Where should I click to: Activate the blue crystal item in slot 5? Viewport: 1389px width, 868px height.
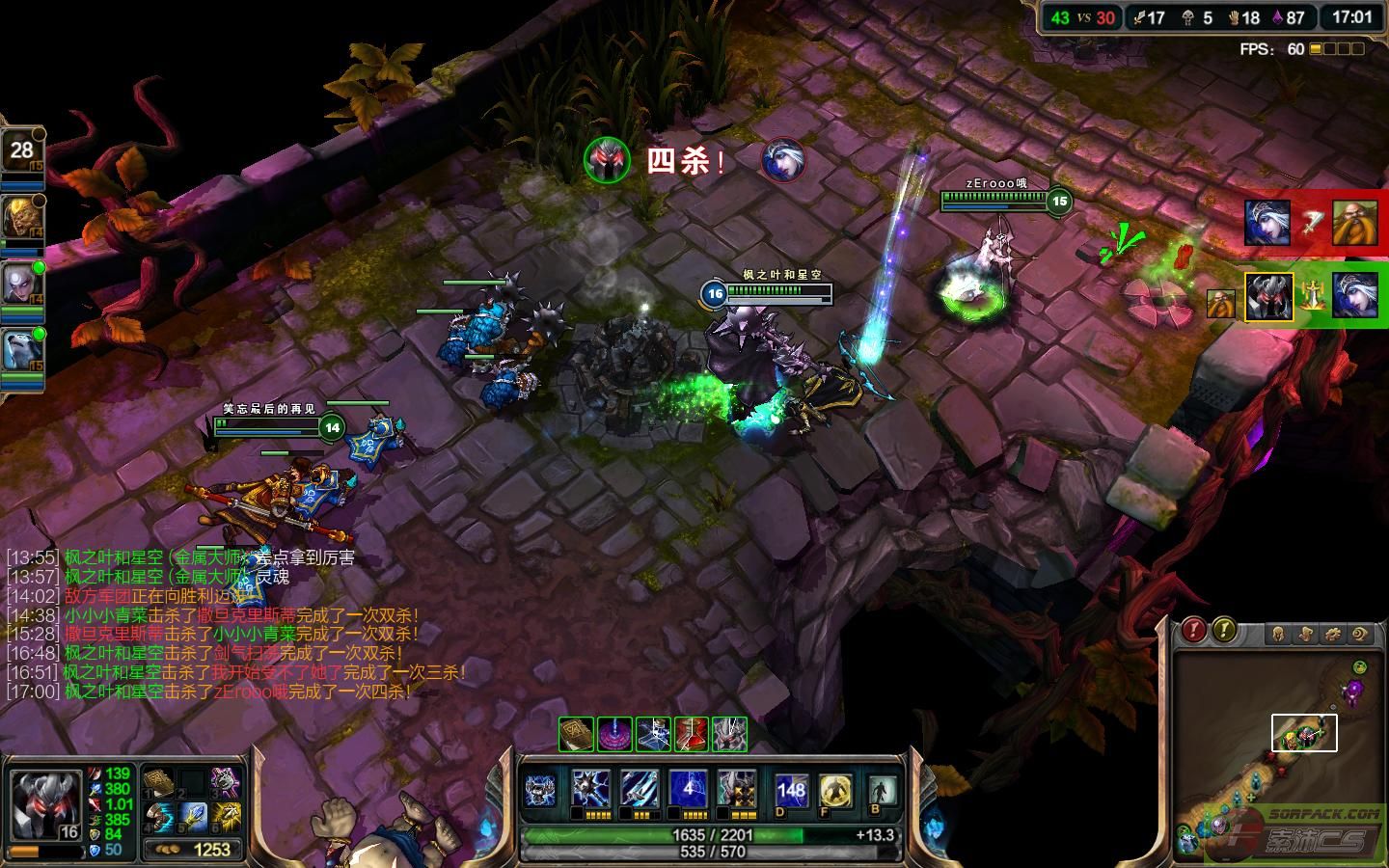(x=192, y=818)
